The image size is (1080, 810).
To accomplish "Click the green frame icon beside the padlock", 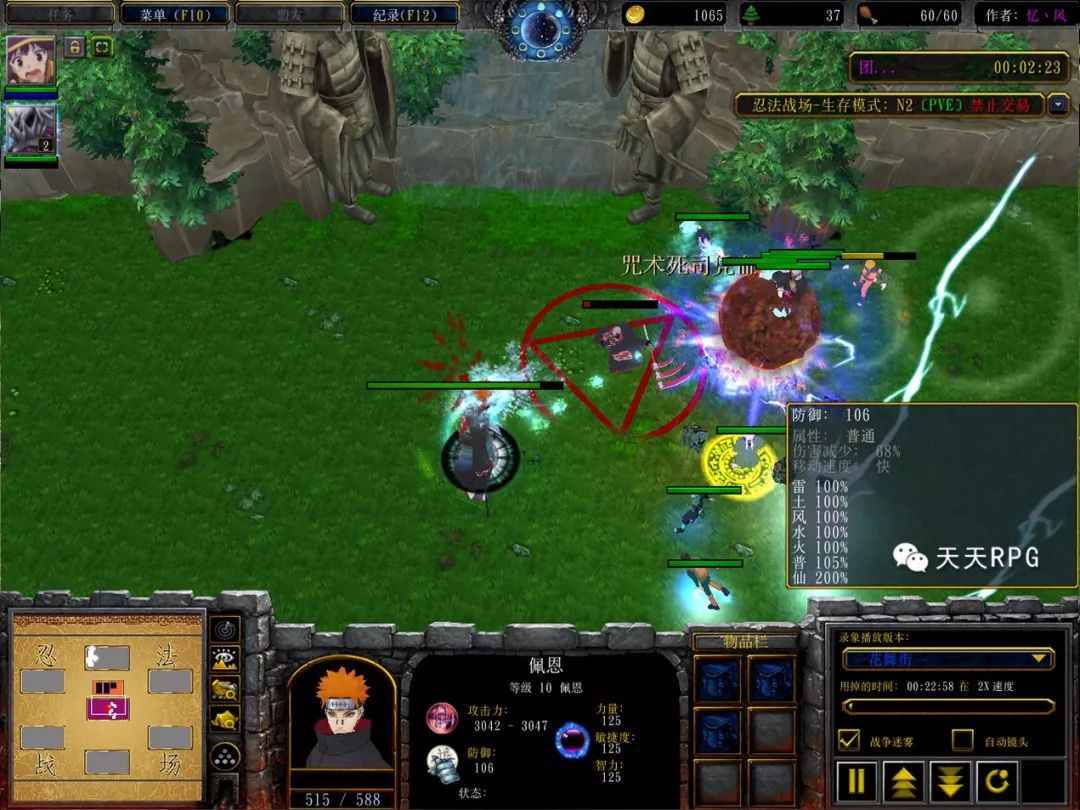I will pyautogui.click(x=102, y=47).
